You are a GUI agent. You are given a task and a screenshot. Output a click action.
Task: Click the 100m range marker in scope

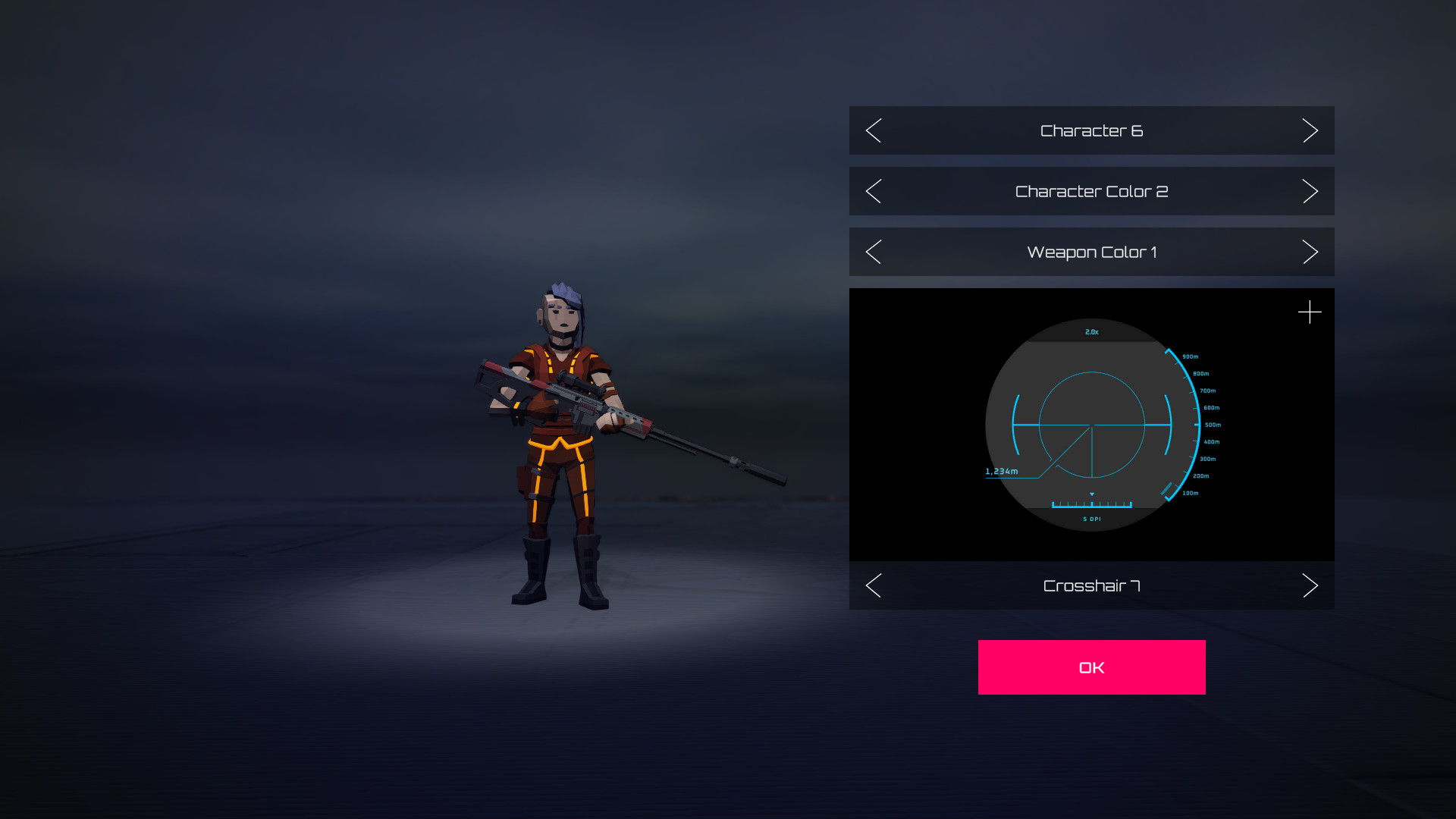pyautogui.click(x=1191, y=493)
